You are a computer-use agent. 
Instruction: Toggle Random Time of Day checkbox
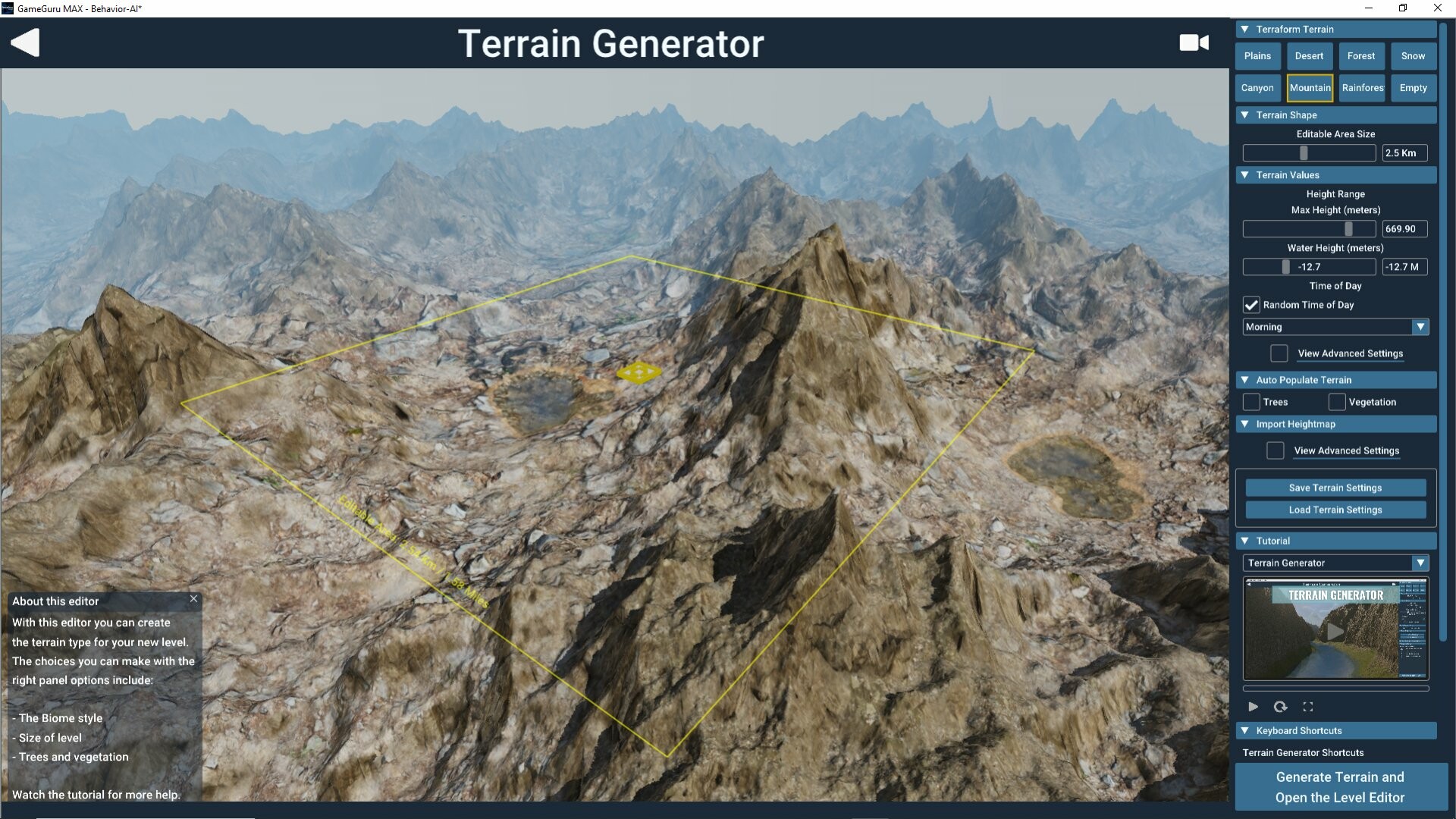click(x=1251, y=305)
